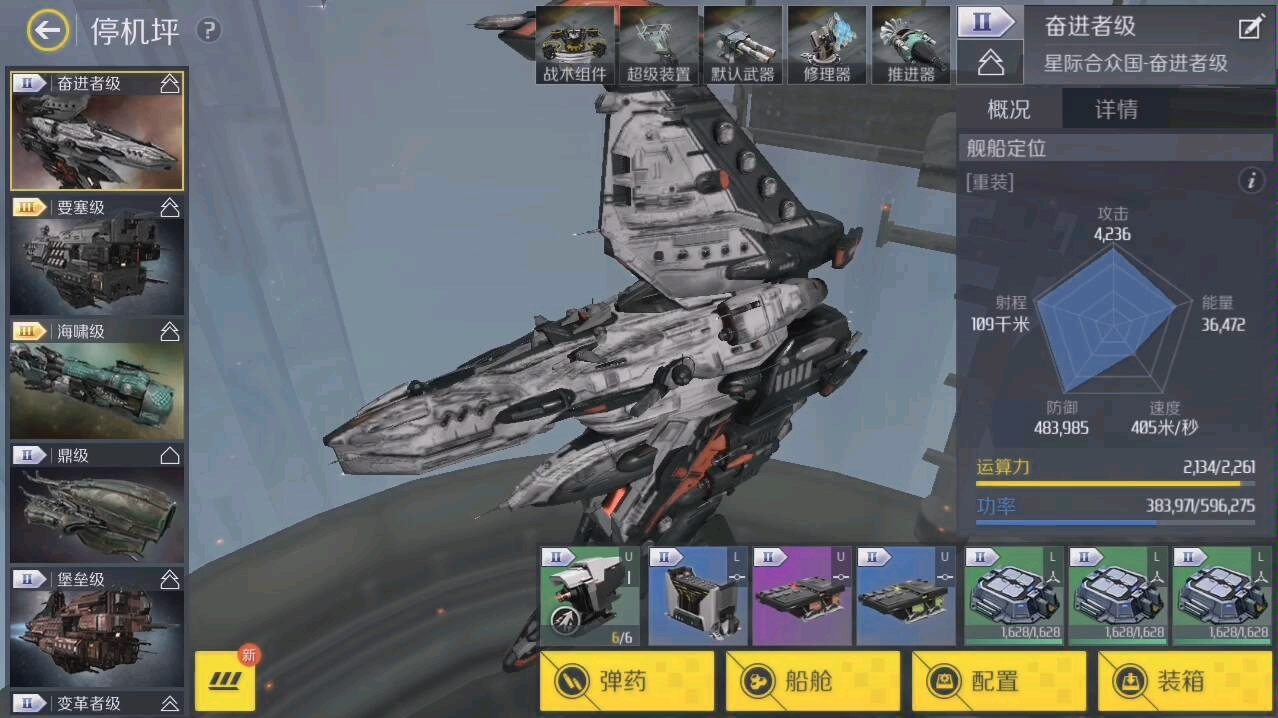1278x718 pixels.
Task: Show the 舰船定位 info tooltip
Action: [1251, 181]
